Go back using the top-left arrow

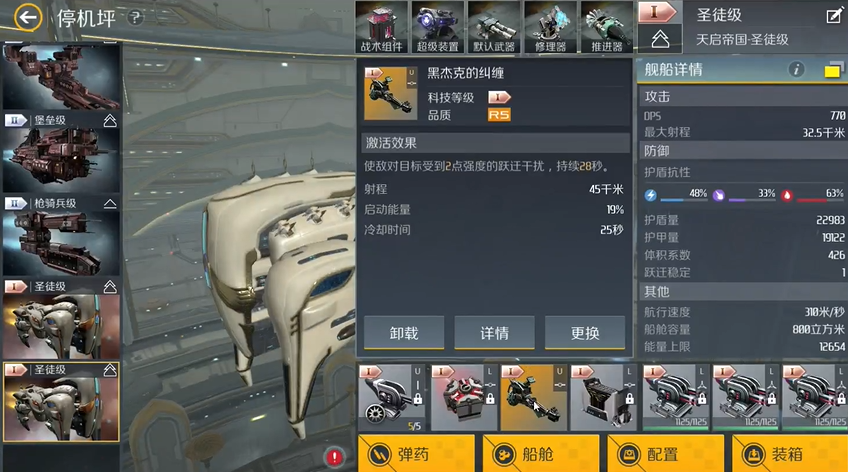click(x=28, y=17)
